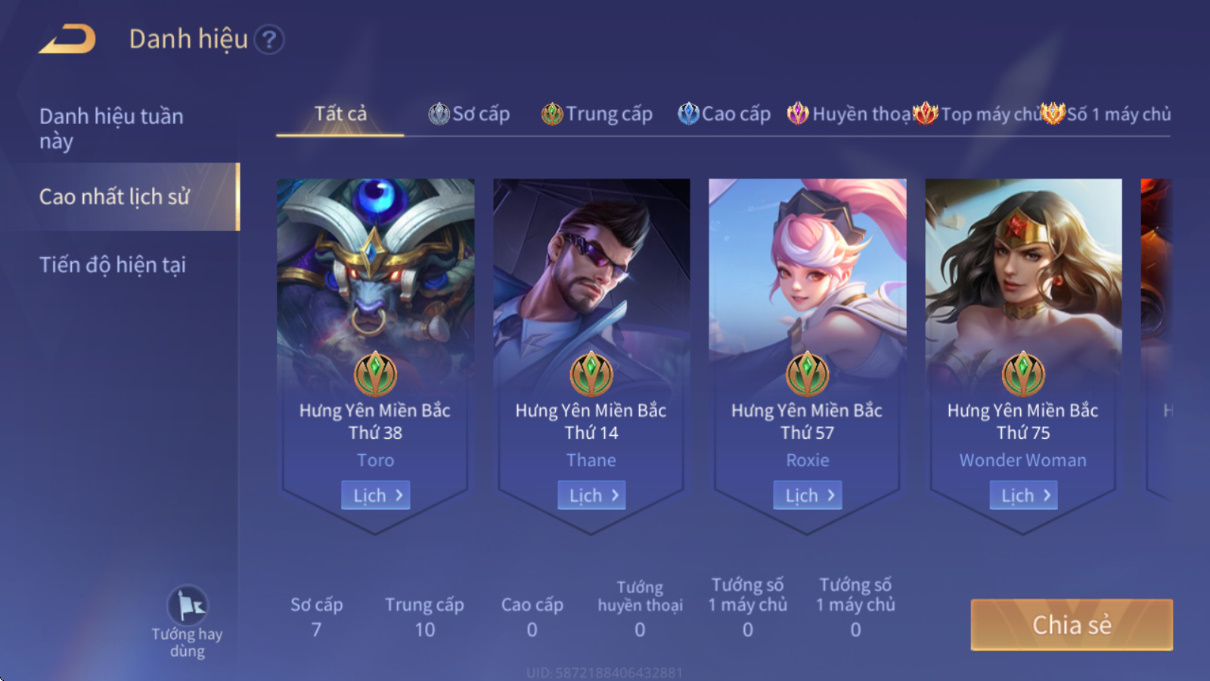
Task: Toggle the Tướng hay dùng flag icon
Action: (187, 606)
